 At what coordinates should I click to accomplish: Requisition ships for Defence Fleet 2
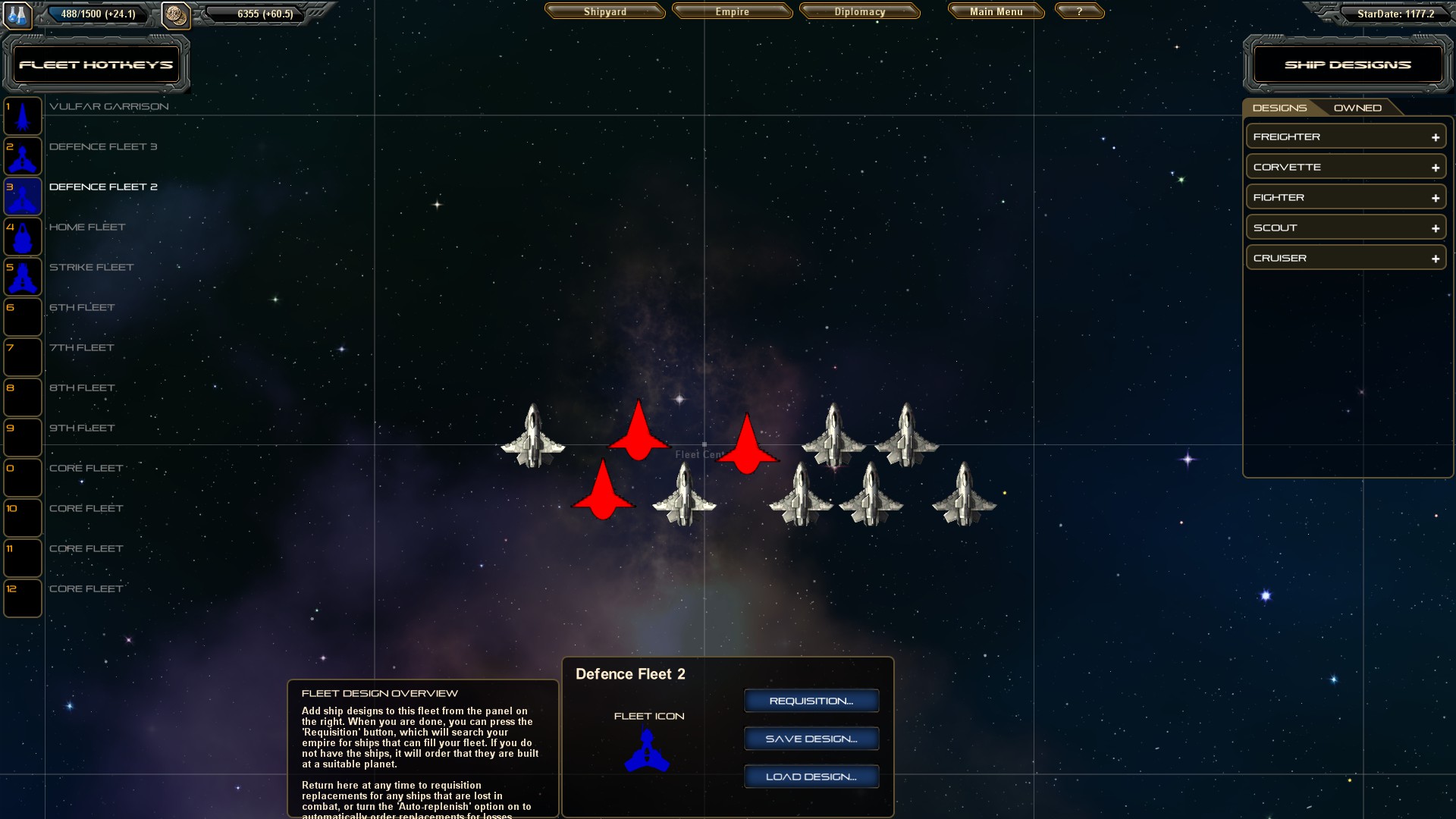811,701
